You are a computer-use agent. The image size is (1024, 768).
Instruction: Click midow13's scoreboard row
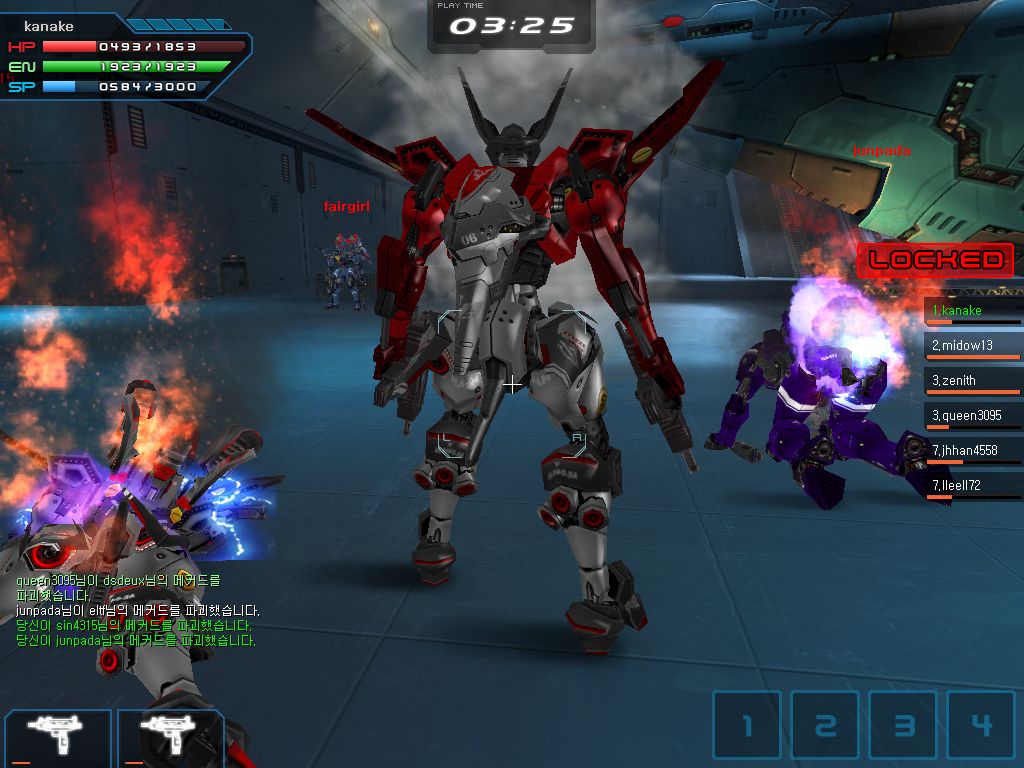972,346
